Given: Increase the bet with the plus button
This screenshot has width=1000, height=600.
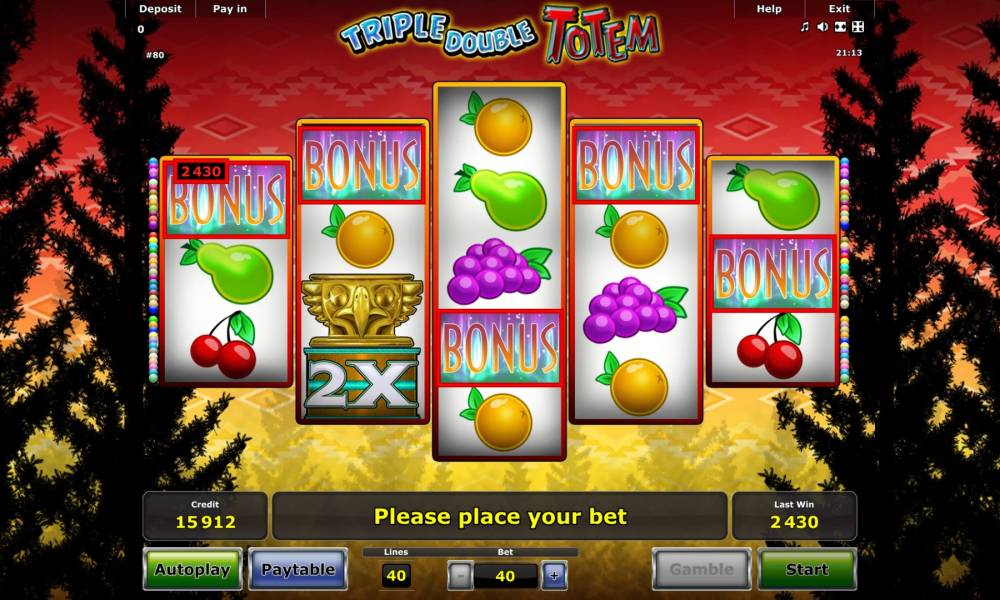Looking at the screenshot, I should point(554,575).
